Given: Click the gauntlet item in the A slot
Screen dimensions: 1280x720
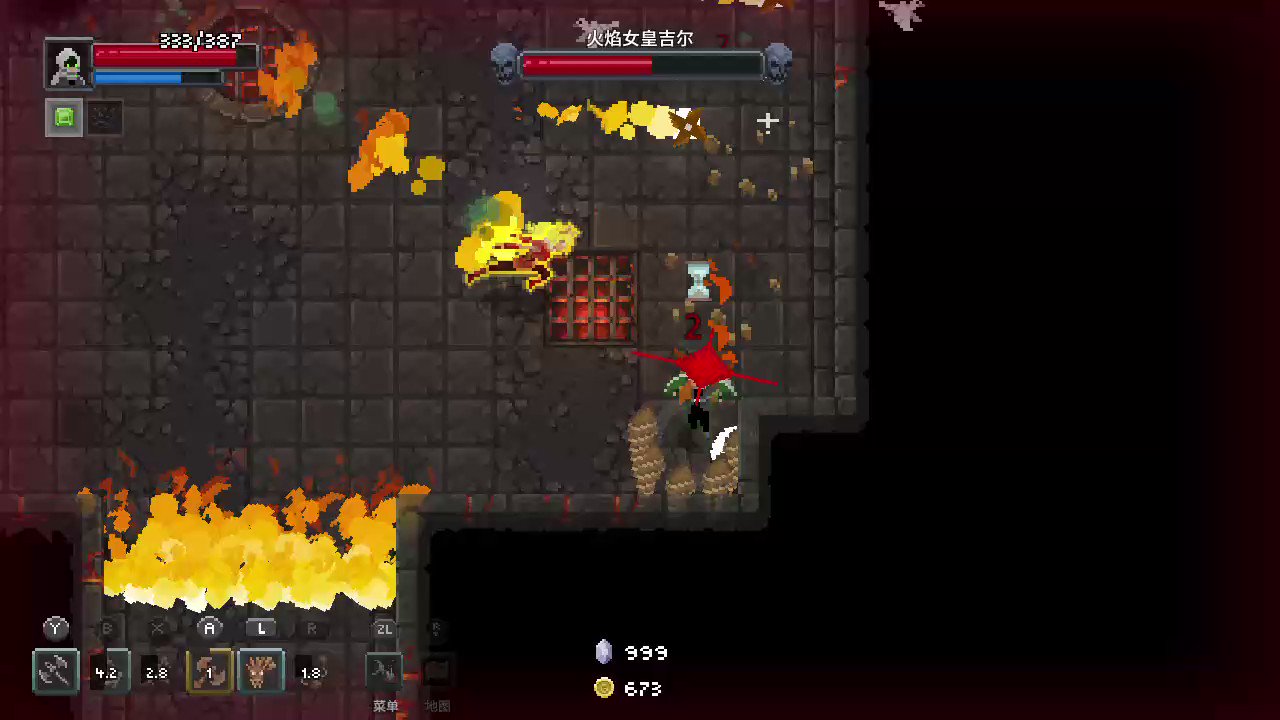Looking at the screenshot, I should click(209, 671).
